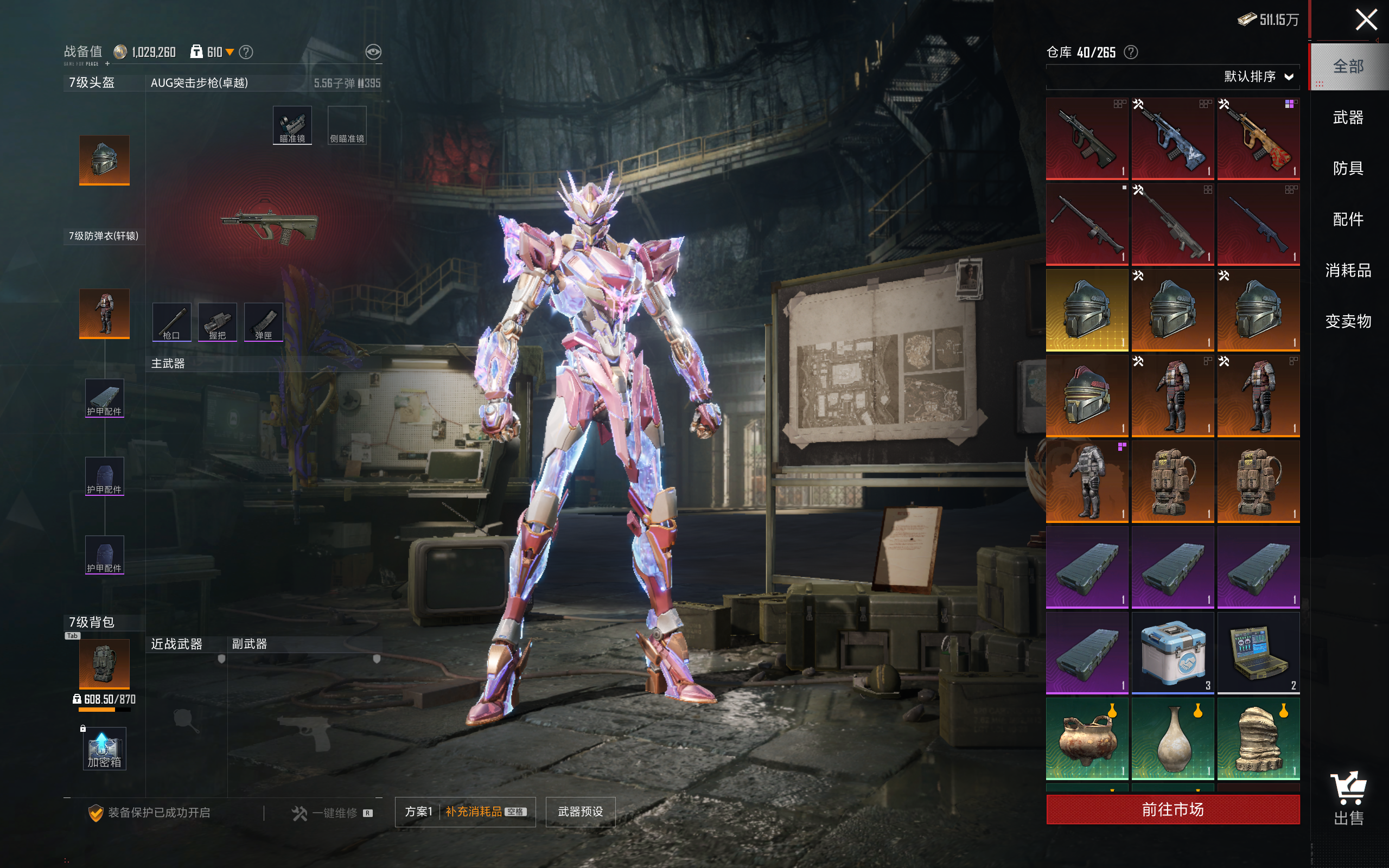This screenshot has width=1389, height=868.
Task: Pick the white vase in the warehouse
Action: pos(1172,738)
